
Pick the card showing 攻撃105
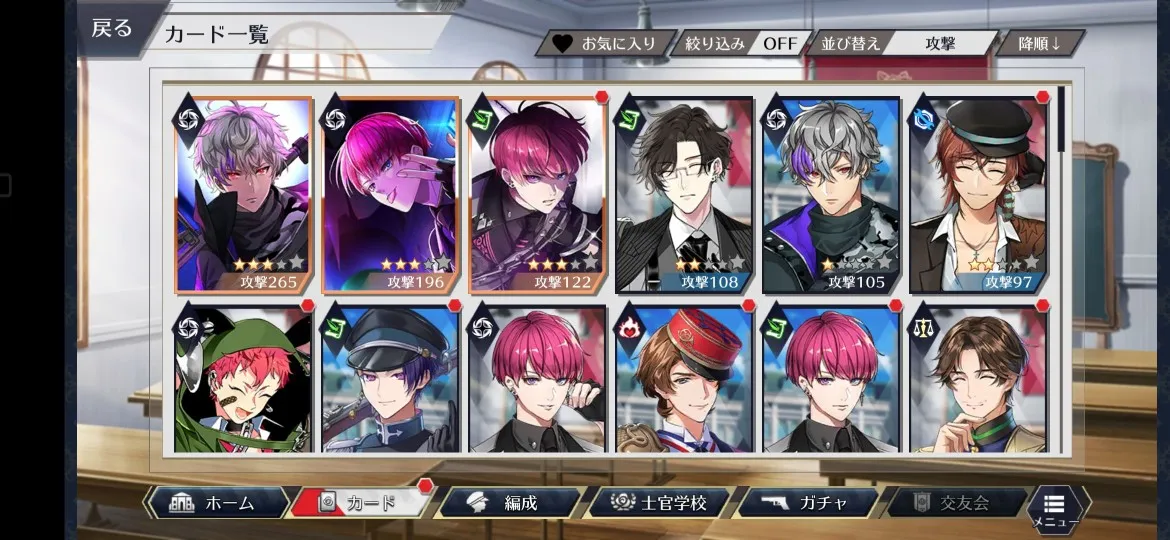831,195
